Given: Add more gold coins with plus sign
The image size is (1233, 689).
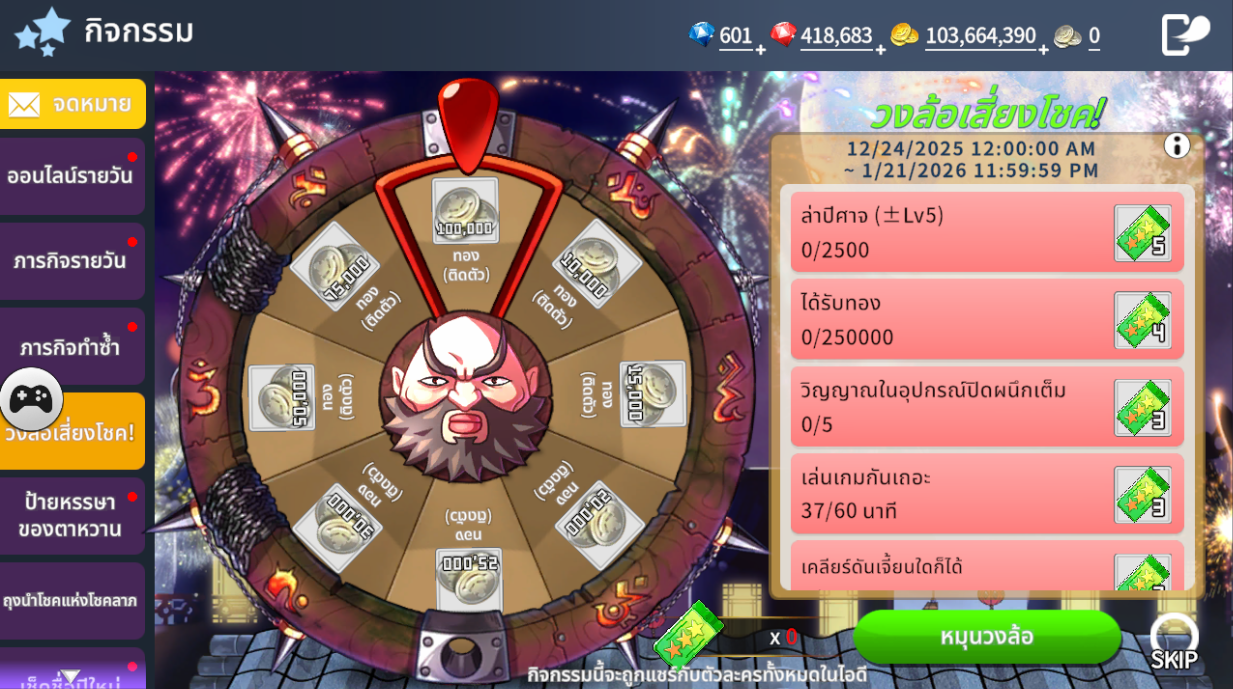Looking at the screenshot, I should [x=1044, y=49].
